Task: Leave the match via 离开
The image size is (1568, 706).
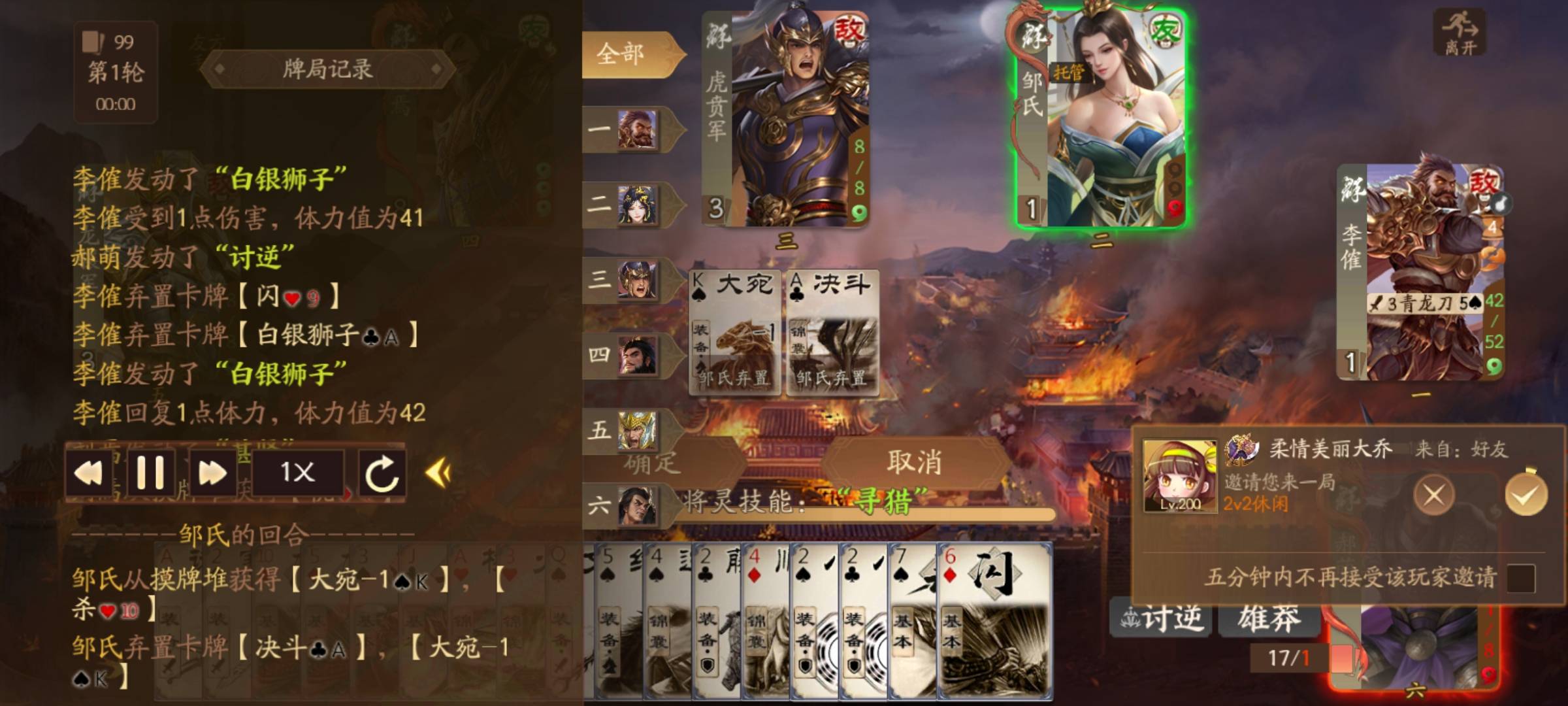Action: 1460,33
